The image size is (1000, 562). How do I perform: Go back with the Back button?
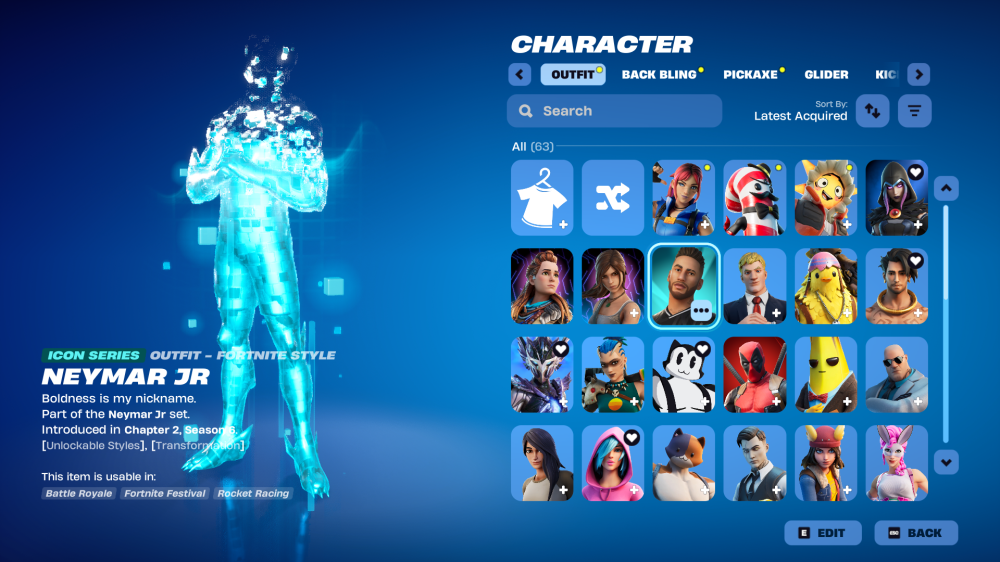click(916, 533)
